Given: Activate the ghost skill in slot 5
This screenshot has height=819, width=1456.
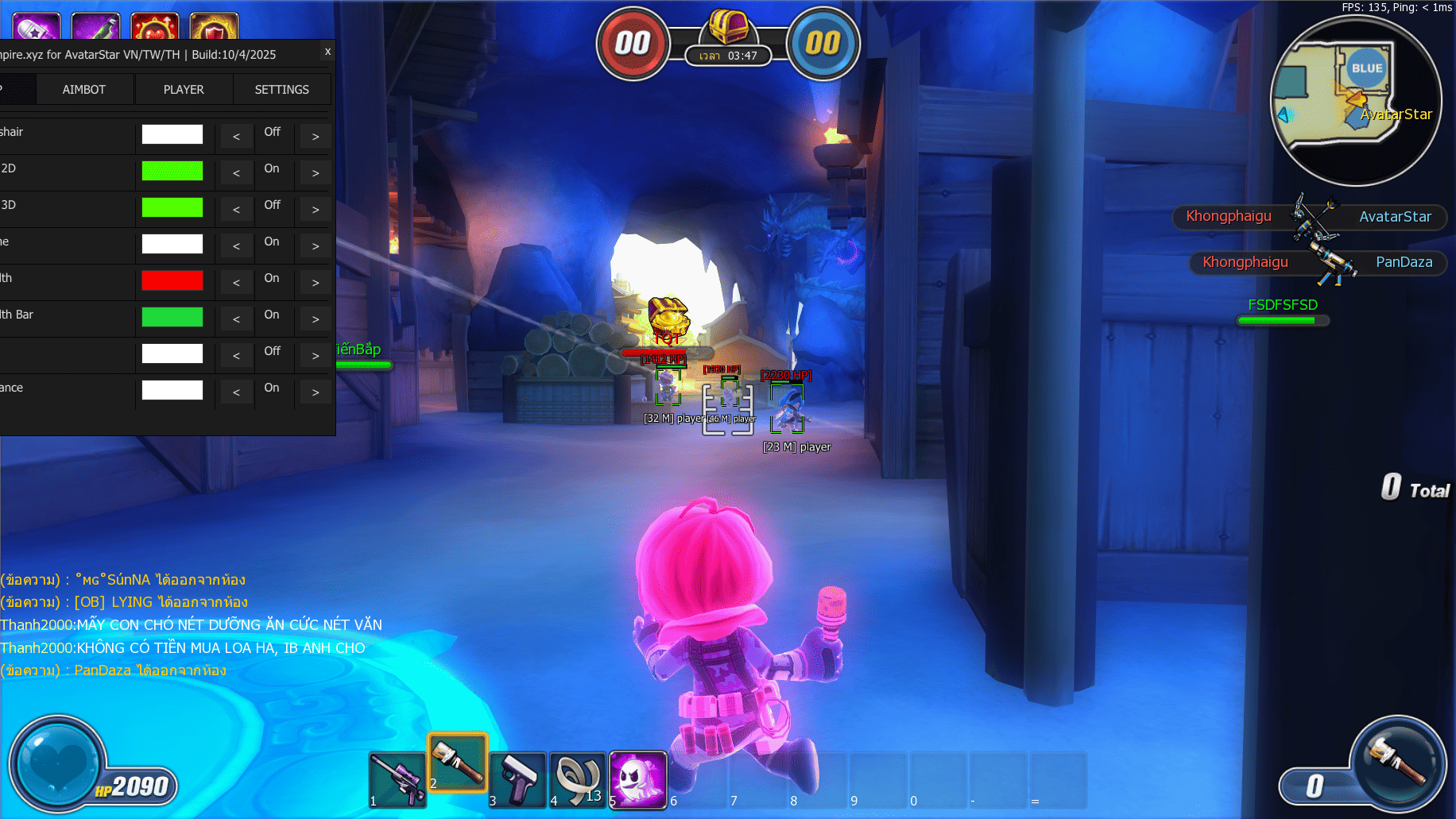Looking at the screenshot, I should [637, 779].
